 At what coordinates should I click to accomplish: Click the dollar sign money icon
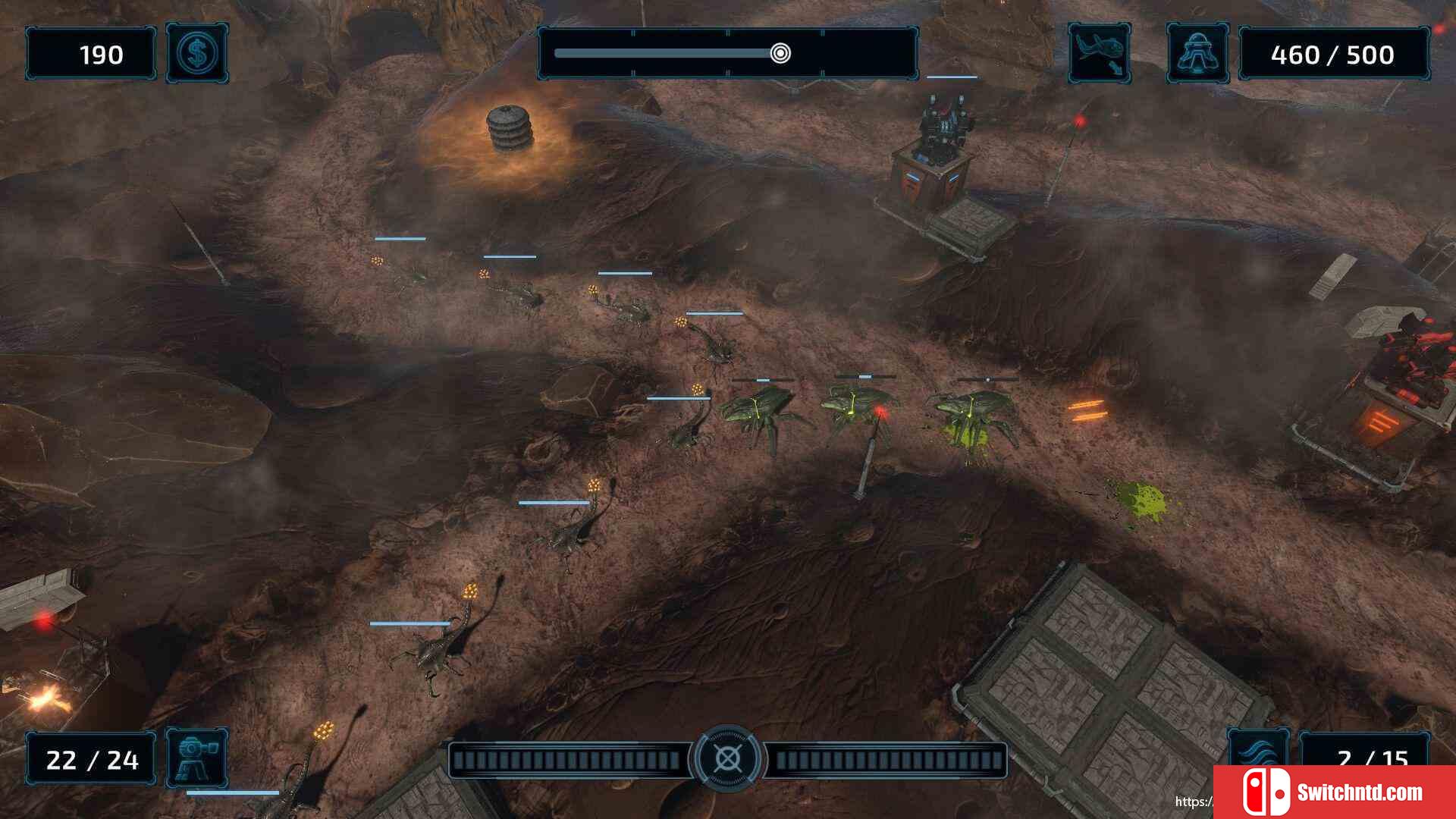point(197,53)
